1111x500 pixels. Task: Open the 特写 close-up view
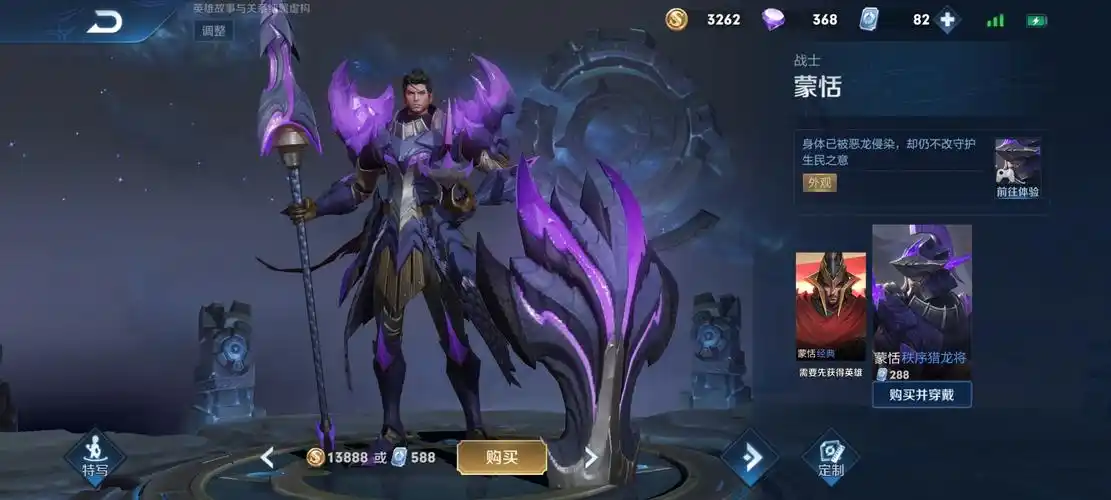tap(95, 457)
